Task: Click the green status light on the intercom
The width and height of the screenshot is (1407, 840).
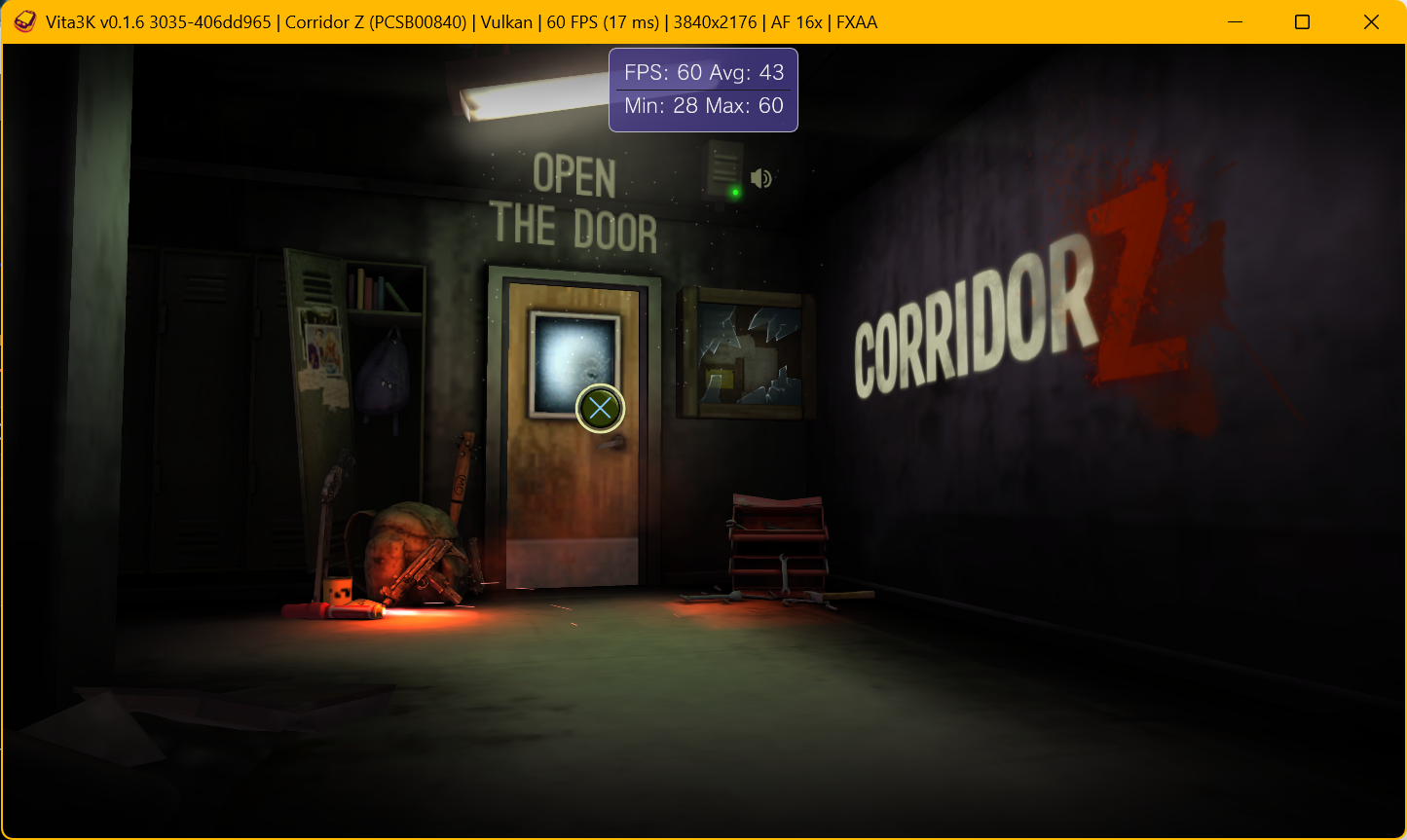Action: point(736,190)
